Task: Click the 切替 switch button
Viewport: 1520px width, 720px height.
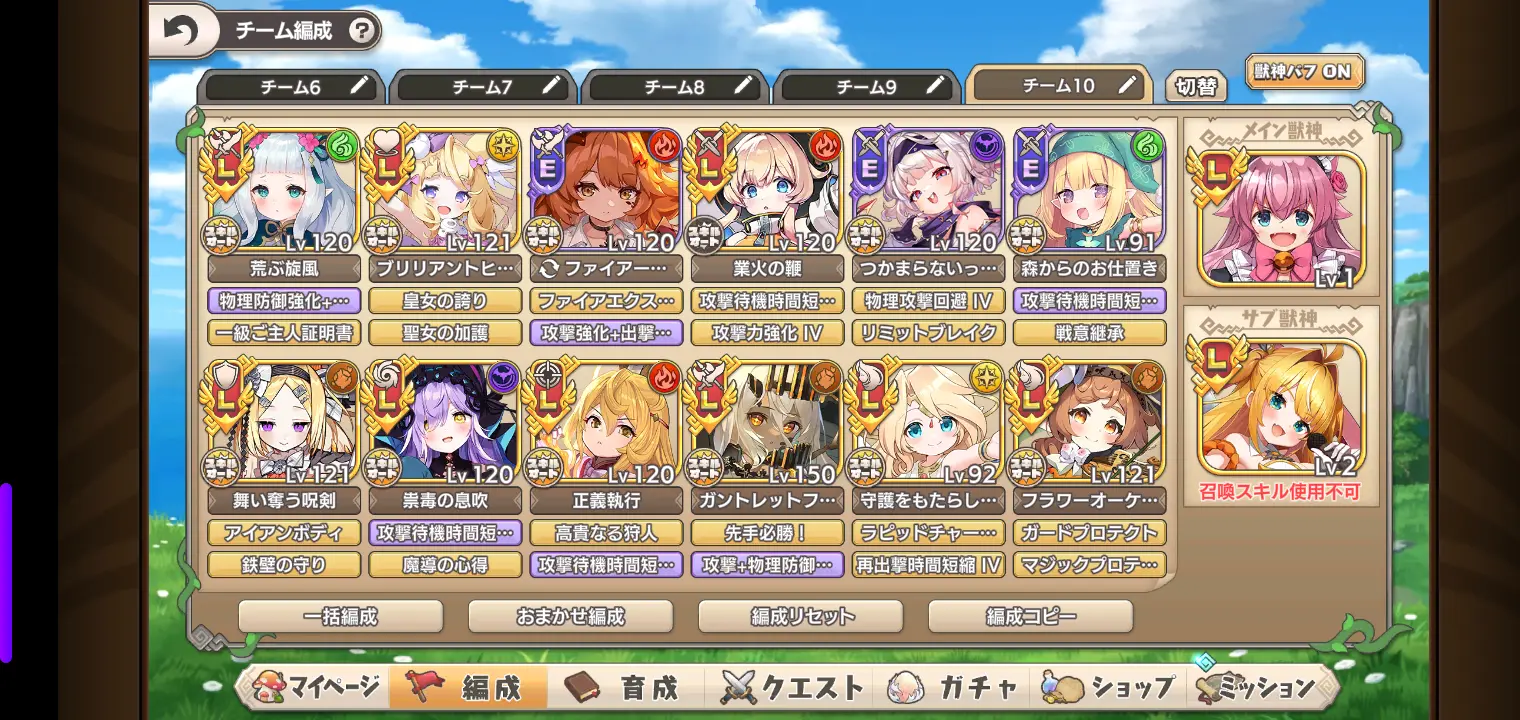Action: pos(1196,87)
